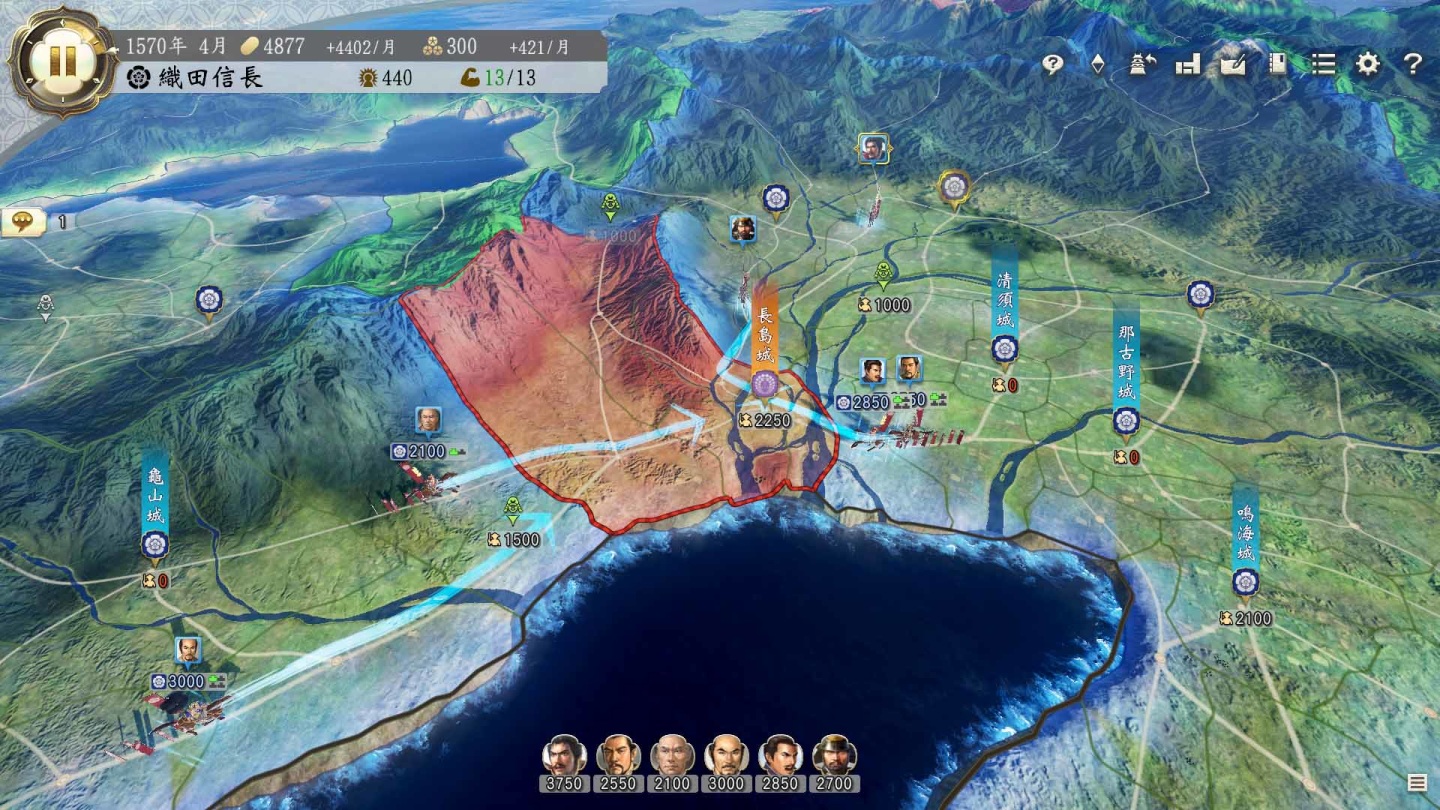Click the plain question mark help icon
This screenshot has width=1440, height=810.
(1412, 64)
